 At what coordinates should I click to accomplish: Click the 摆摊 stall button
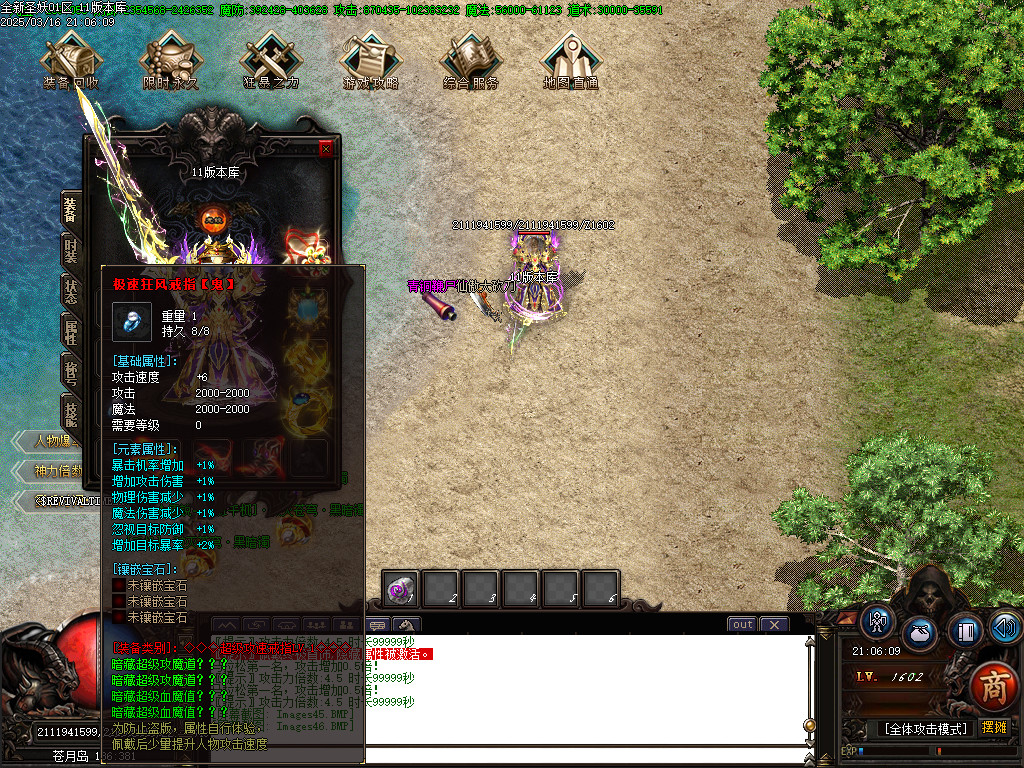coord(994,727)
